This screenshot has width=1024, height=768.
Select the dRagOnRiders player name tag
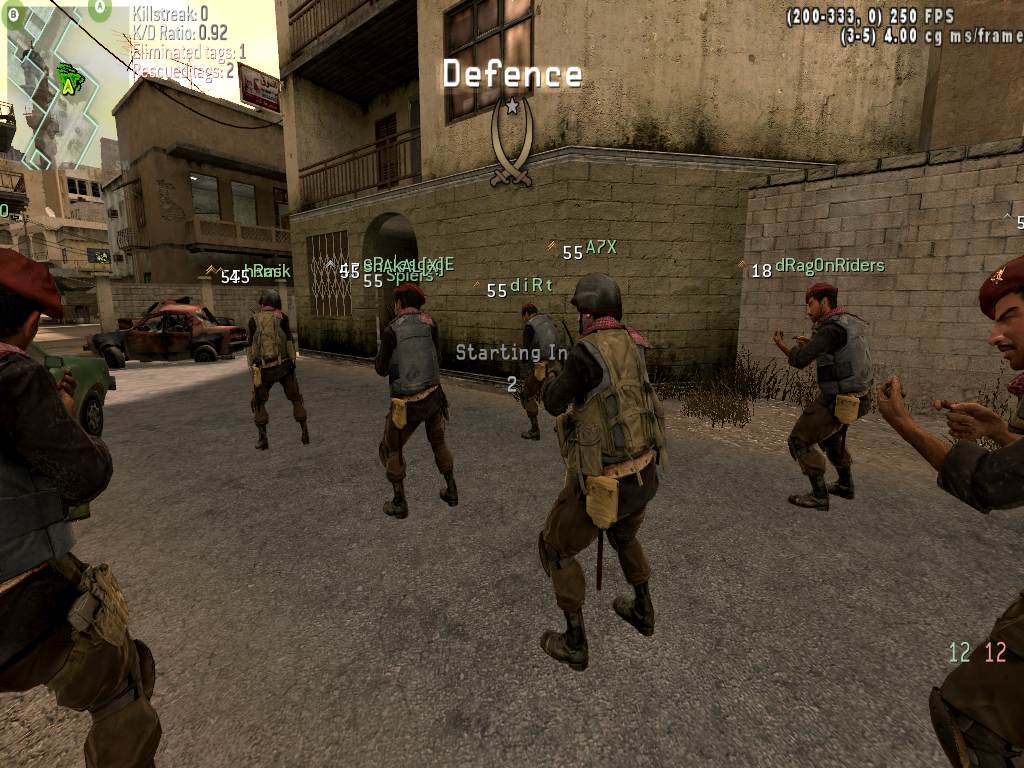829,266
